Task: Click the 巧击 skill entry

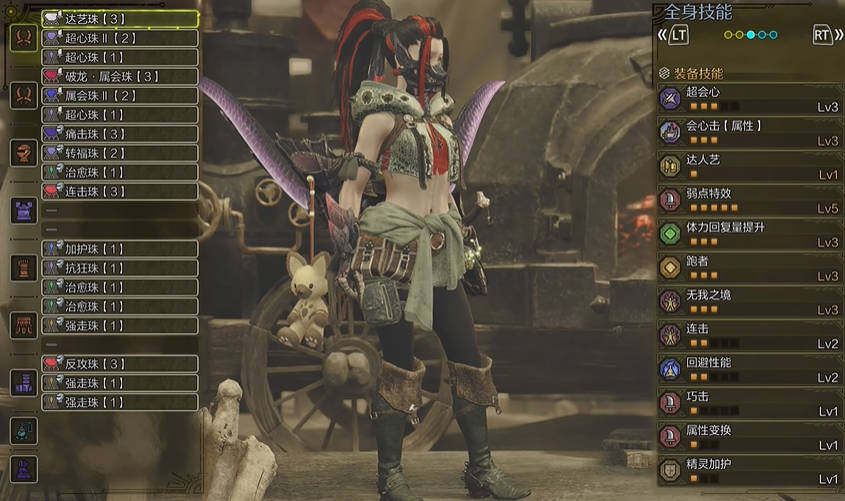Action: pyautogui.click(x=749, y=402)
